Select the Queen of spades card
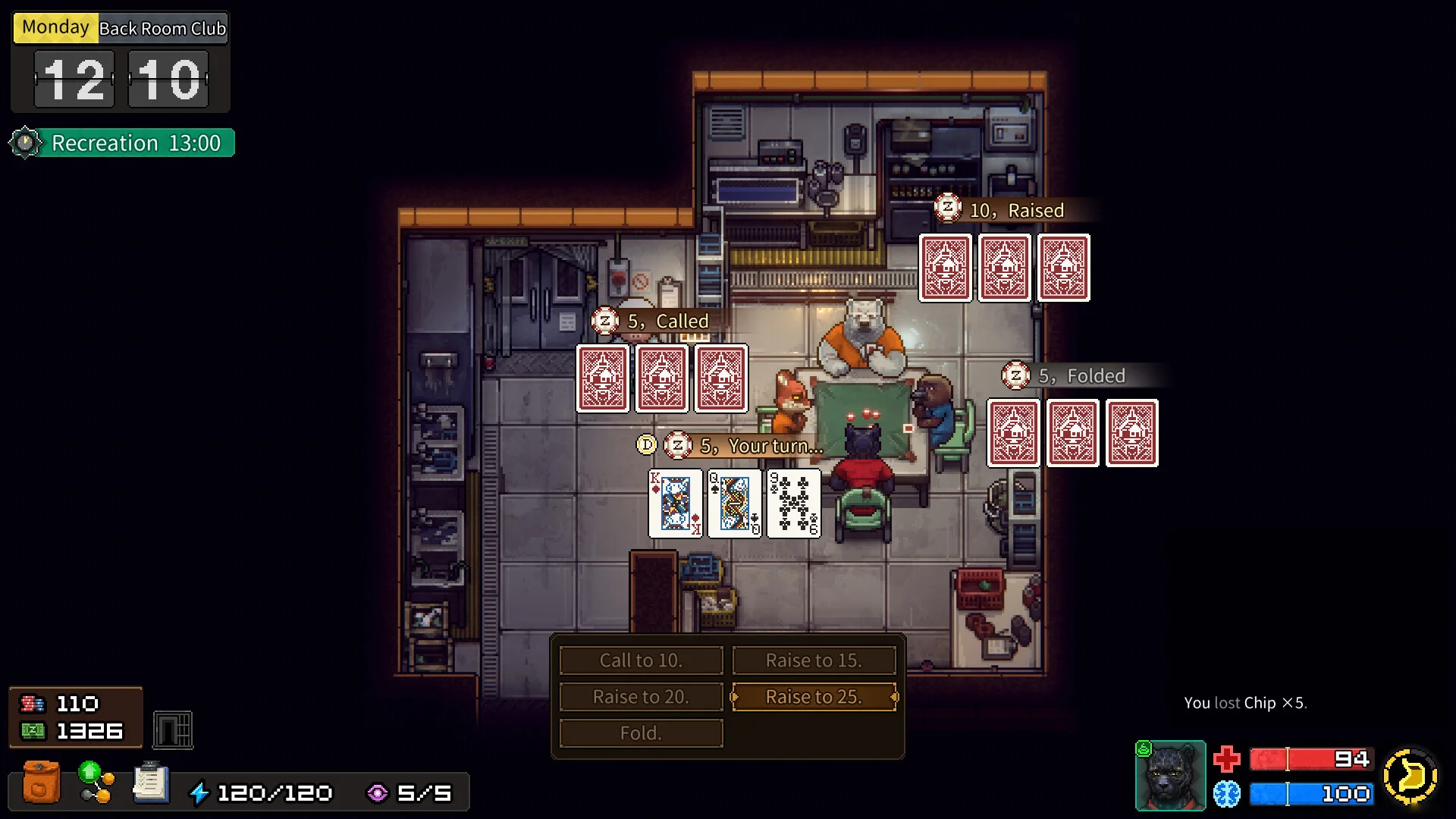The image size is (1456, 819). click(x=735, y=504)
